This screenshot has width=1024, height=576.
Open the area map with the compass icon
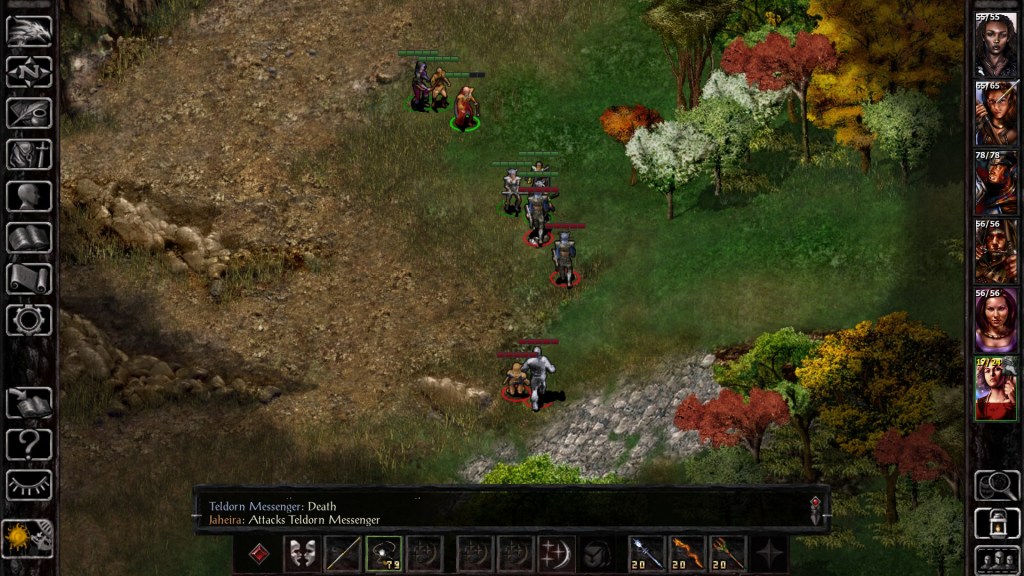coord(29,72)
